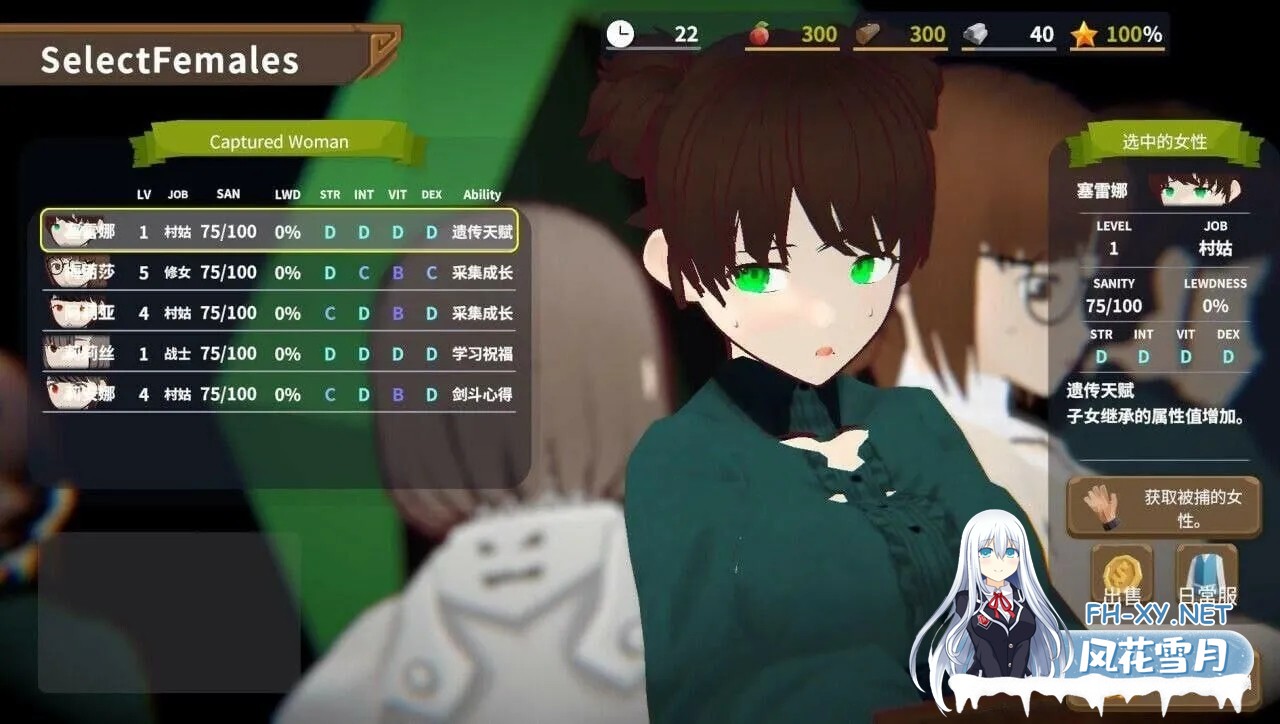Click the gold coin 出售 sell button
This screenshot has width=1280, height=724.
click(x=1121, y=577)
